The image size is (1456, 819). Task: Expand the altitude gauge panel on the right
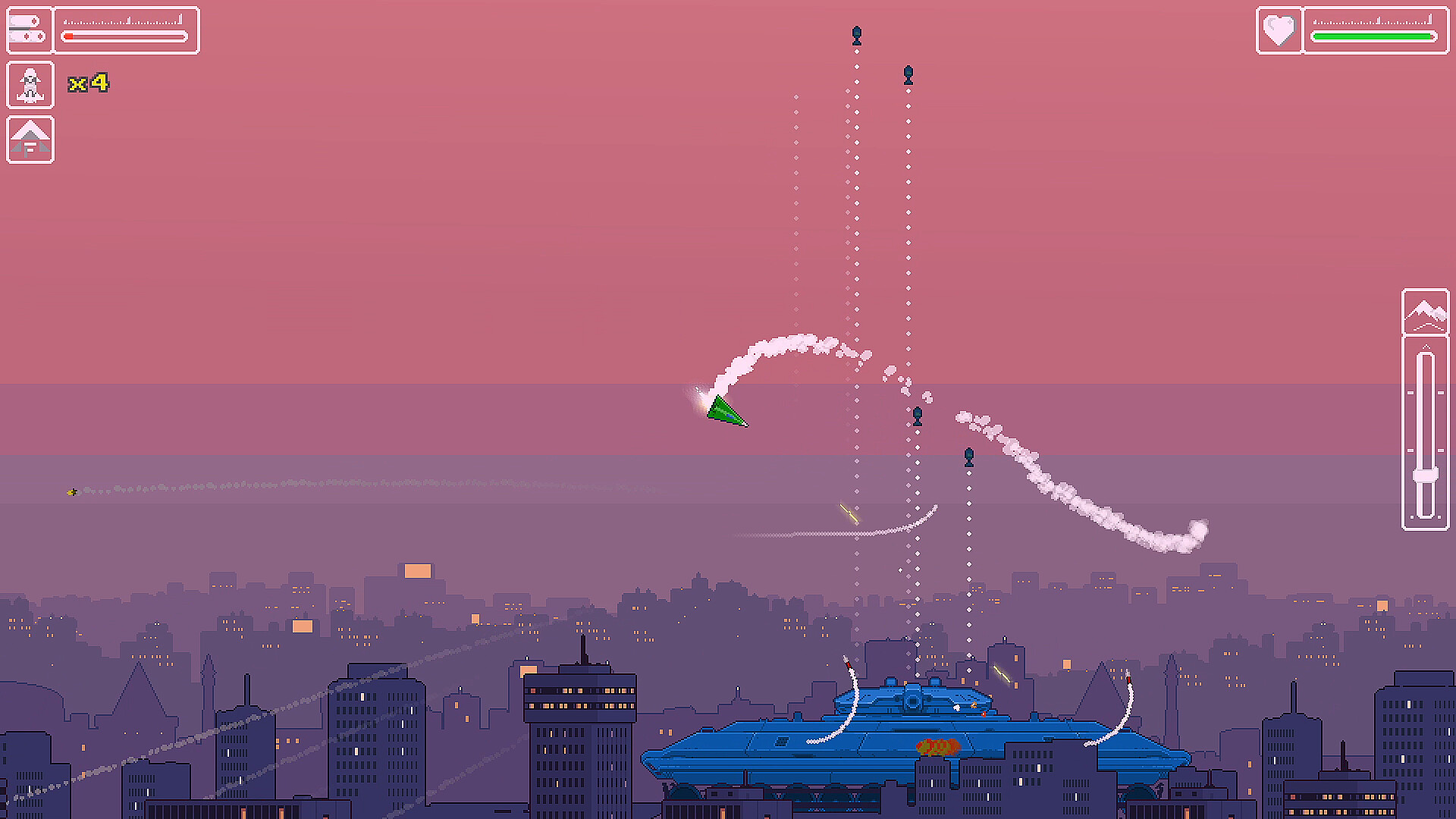1427,402
